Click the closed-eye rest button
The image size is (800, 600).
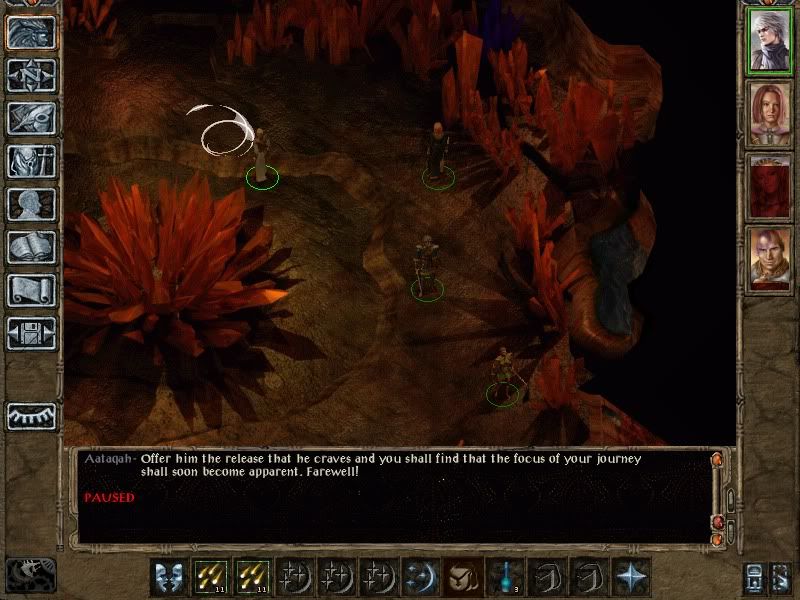(31, 416)
